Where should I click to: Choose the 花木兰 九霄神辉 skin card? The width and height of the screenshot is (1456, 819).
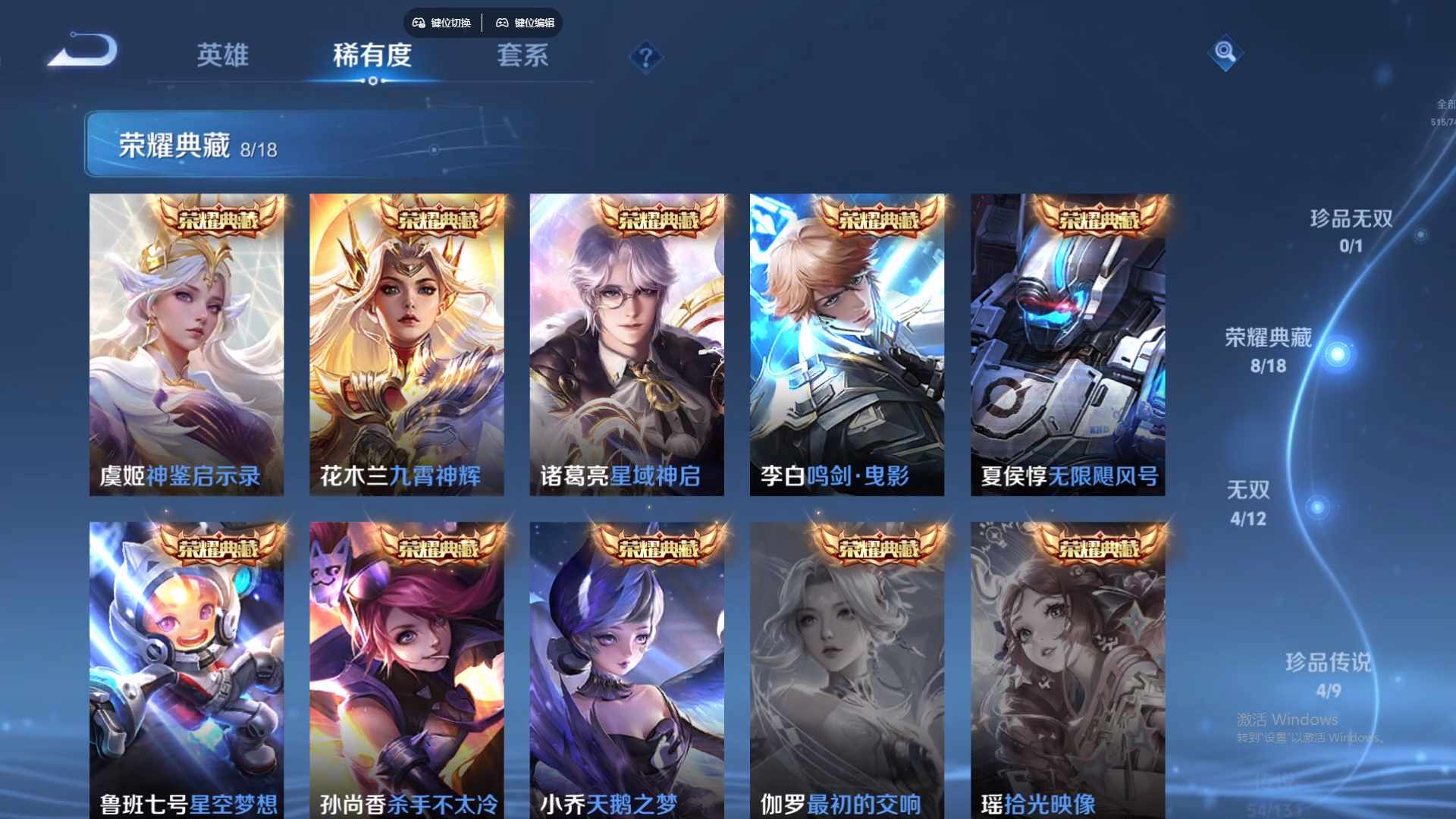(406, 345)
